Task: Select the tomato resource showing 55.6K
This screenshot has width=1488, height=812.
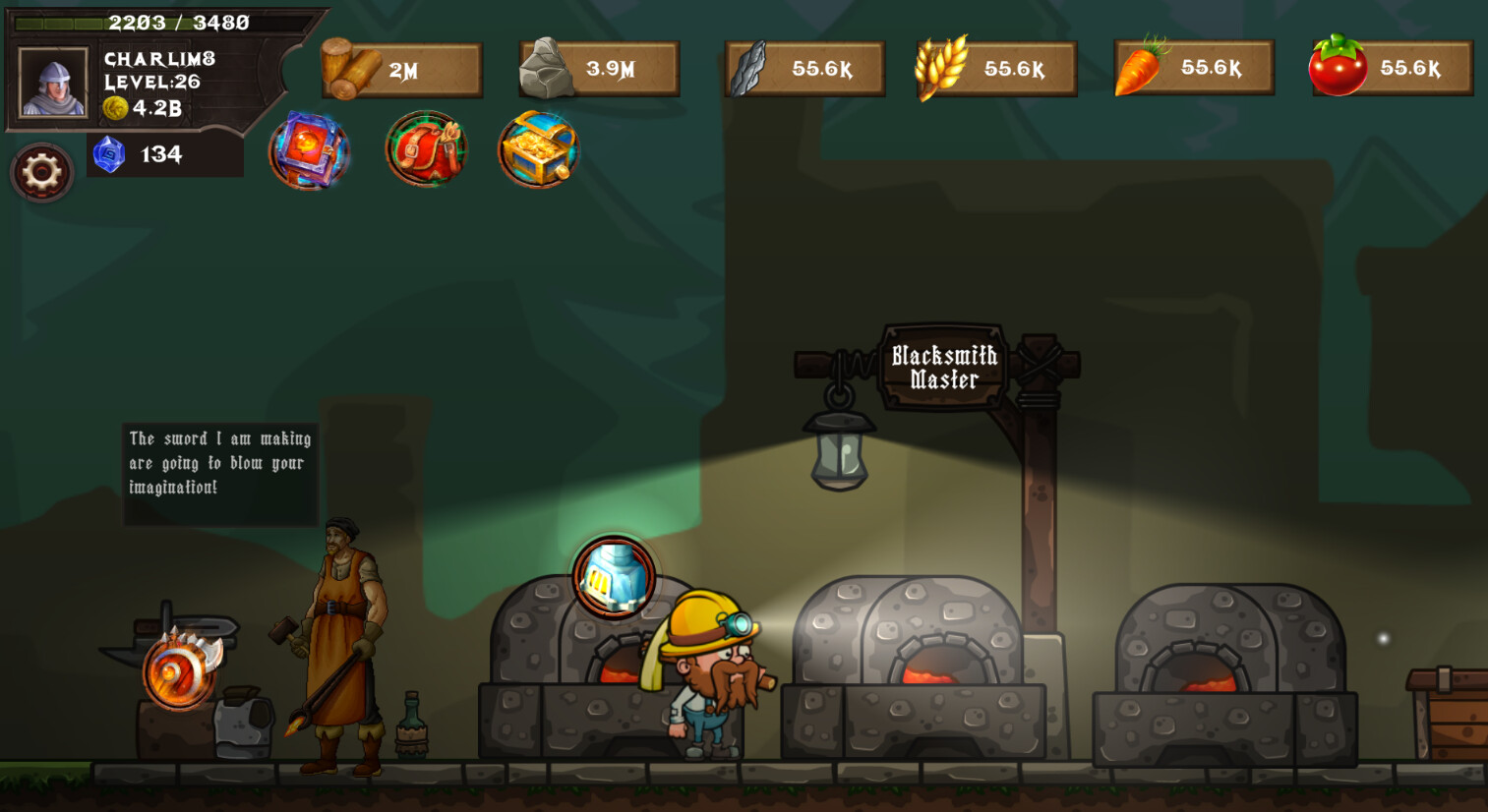Action: coord(1390,67)
